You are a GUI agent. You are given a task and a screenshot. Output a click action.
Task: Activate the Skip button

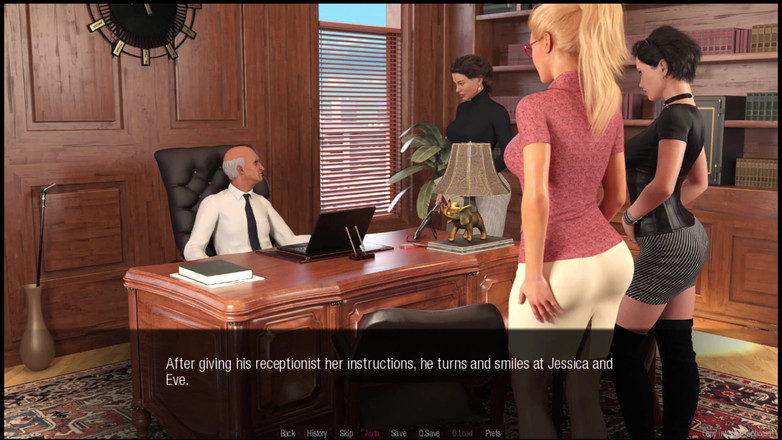pos(346,433)
